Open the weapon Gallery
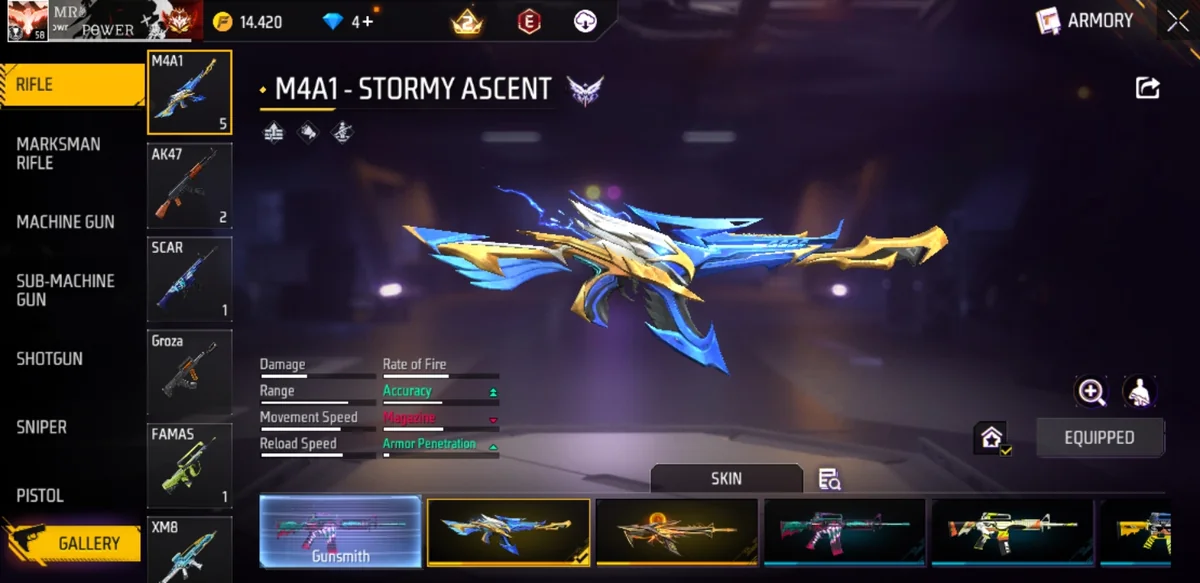Screen dimensions: 1200x583 tap(88, 543)
